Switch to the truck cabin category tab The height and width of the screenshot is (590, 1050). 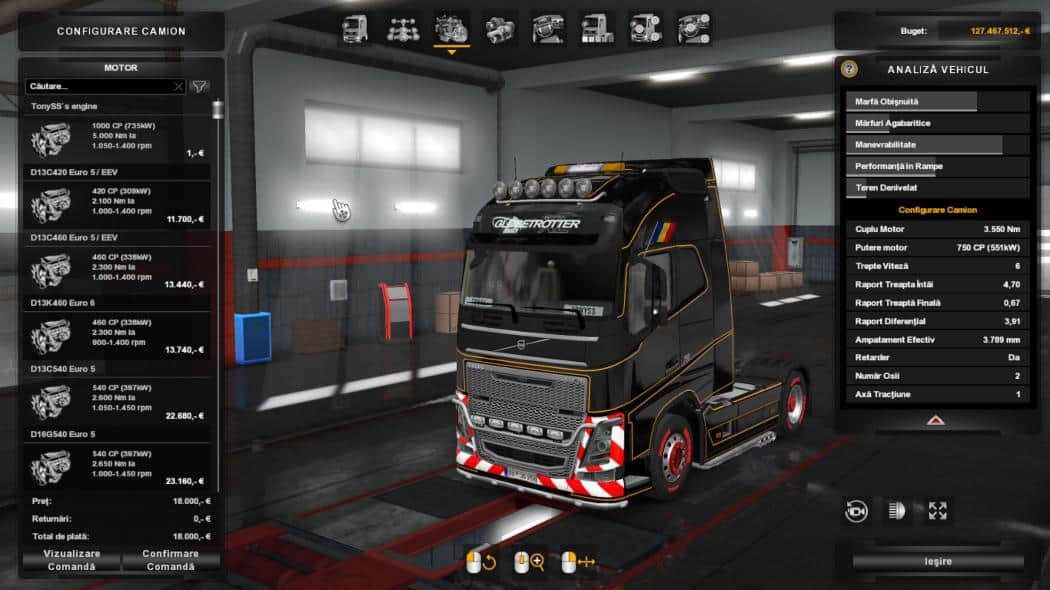click(x=355, y=28)
